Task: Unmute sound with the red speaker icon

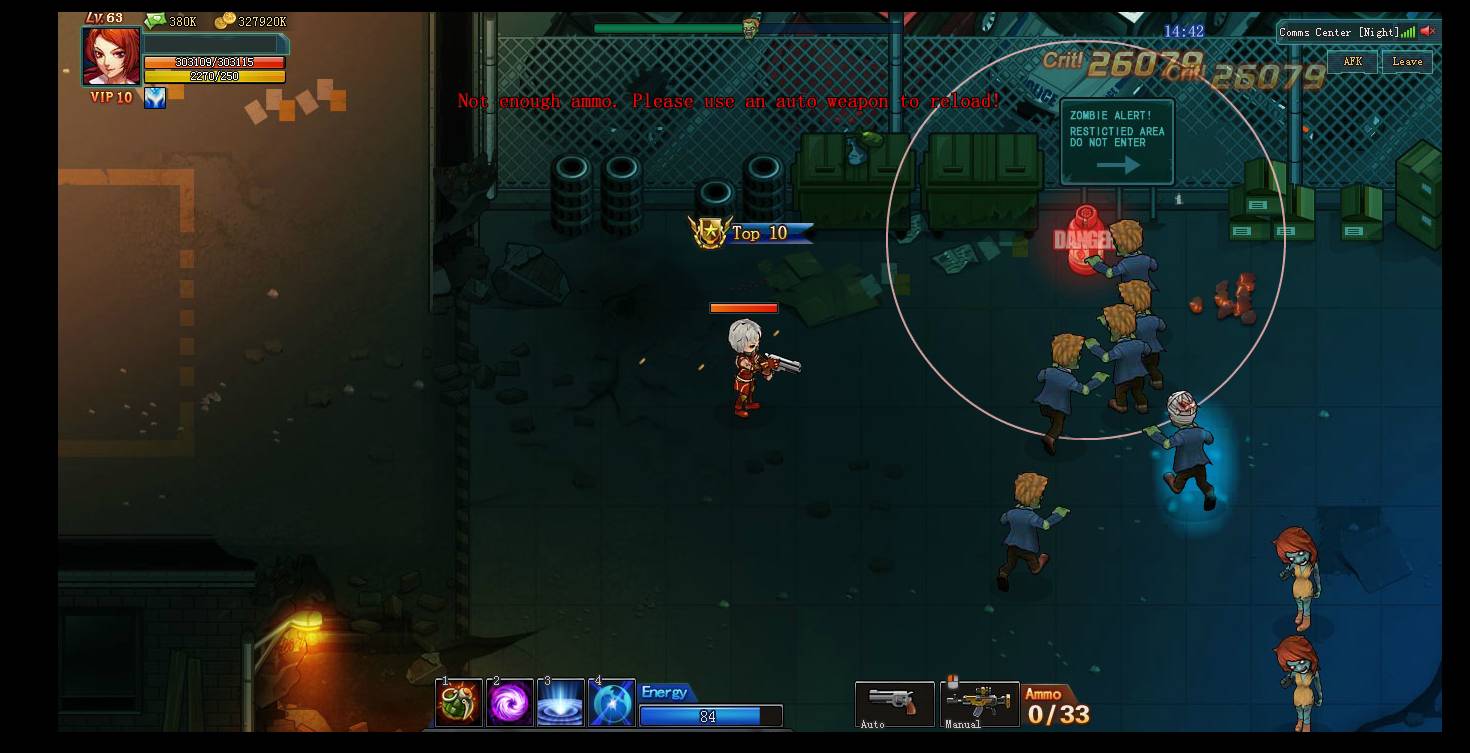Action: (1428, 32)
